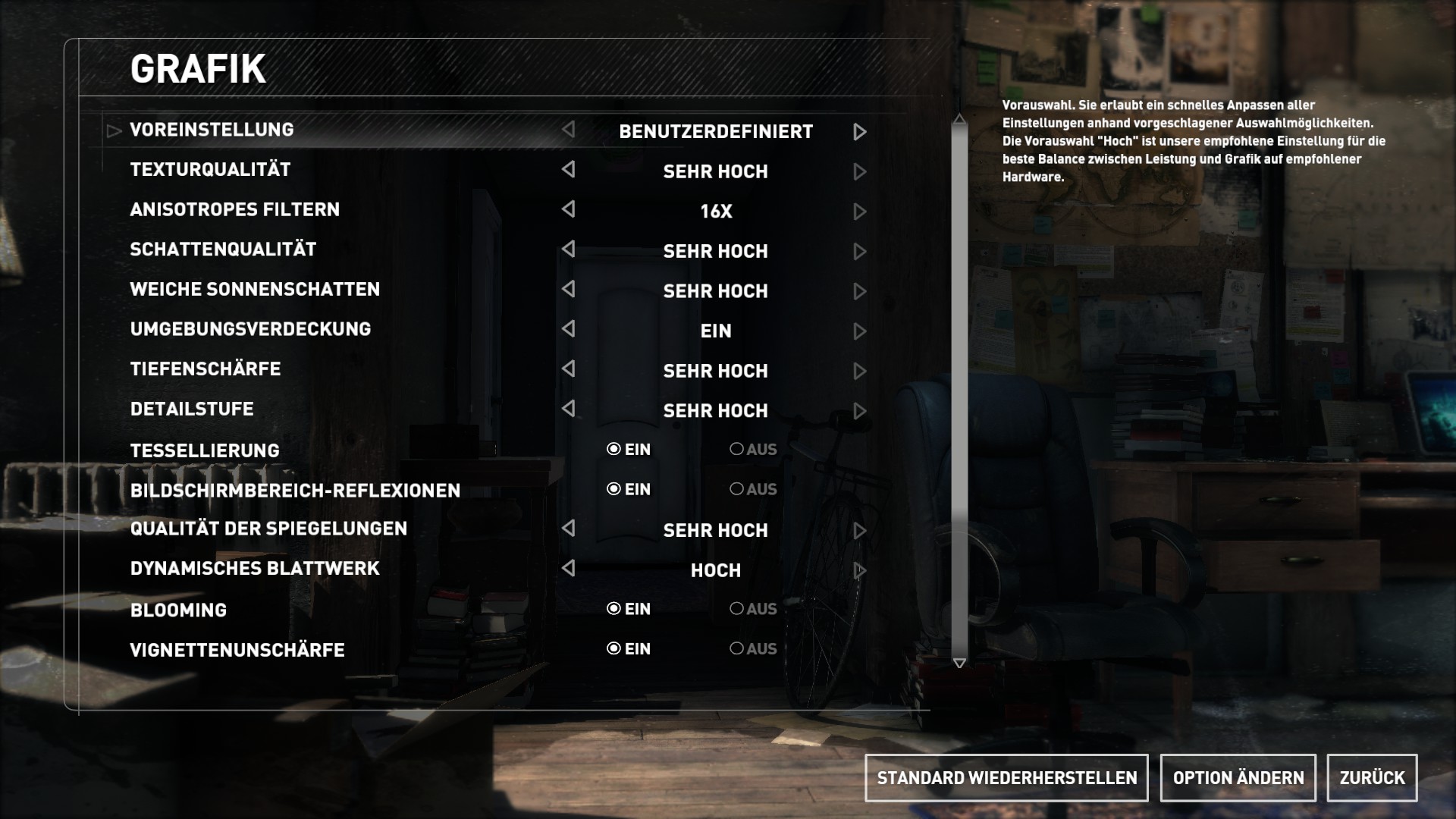Reduce Weiche Sonnenschatten via left arrow
Viewport: 1456px width, 819px height.
[568, 290]
